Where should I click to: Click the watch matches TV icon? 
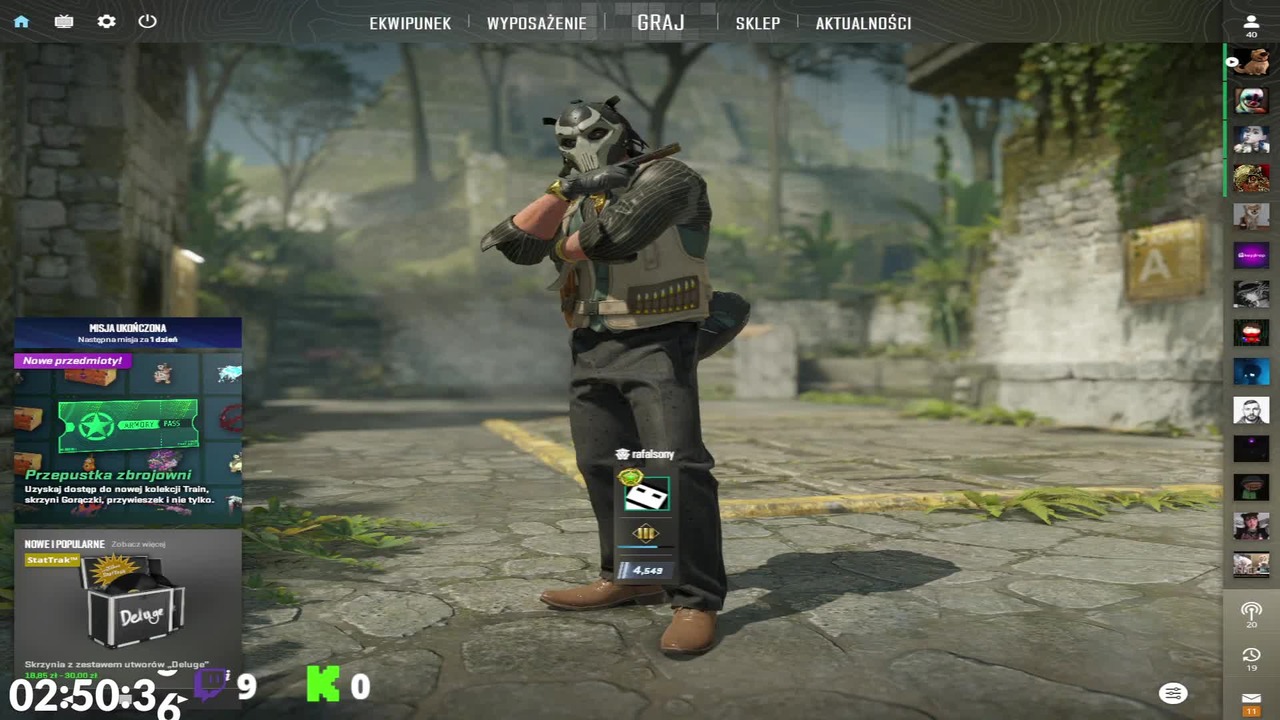(x=64, y=21)
